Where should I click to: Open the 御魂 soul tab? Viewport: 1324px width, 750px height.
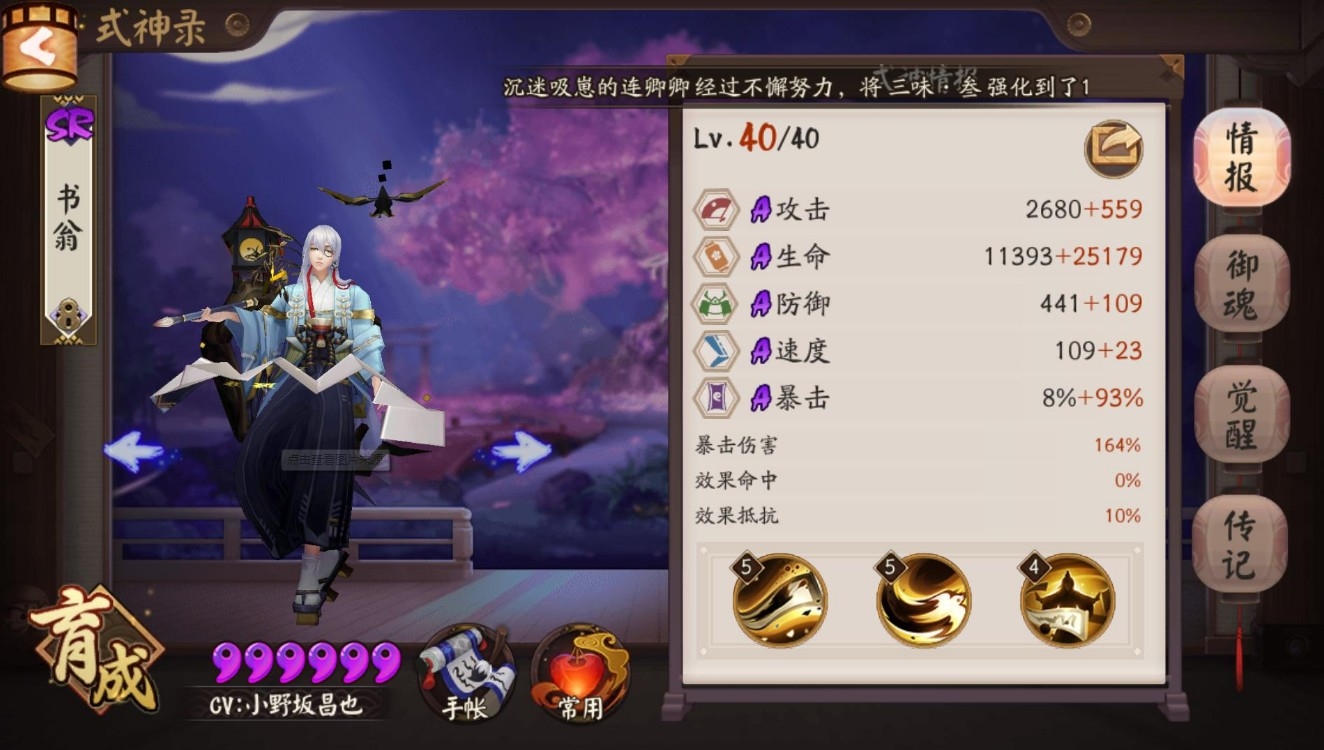[x=1241, y=284]
